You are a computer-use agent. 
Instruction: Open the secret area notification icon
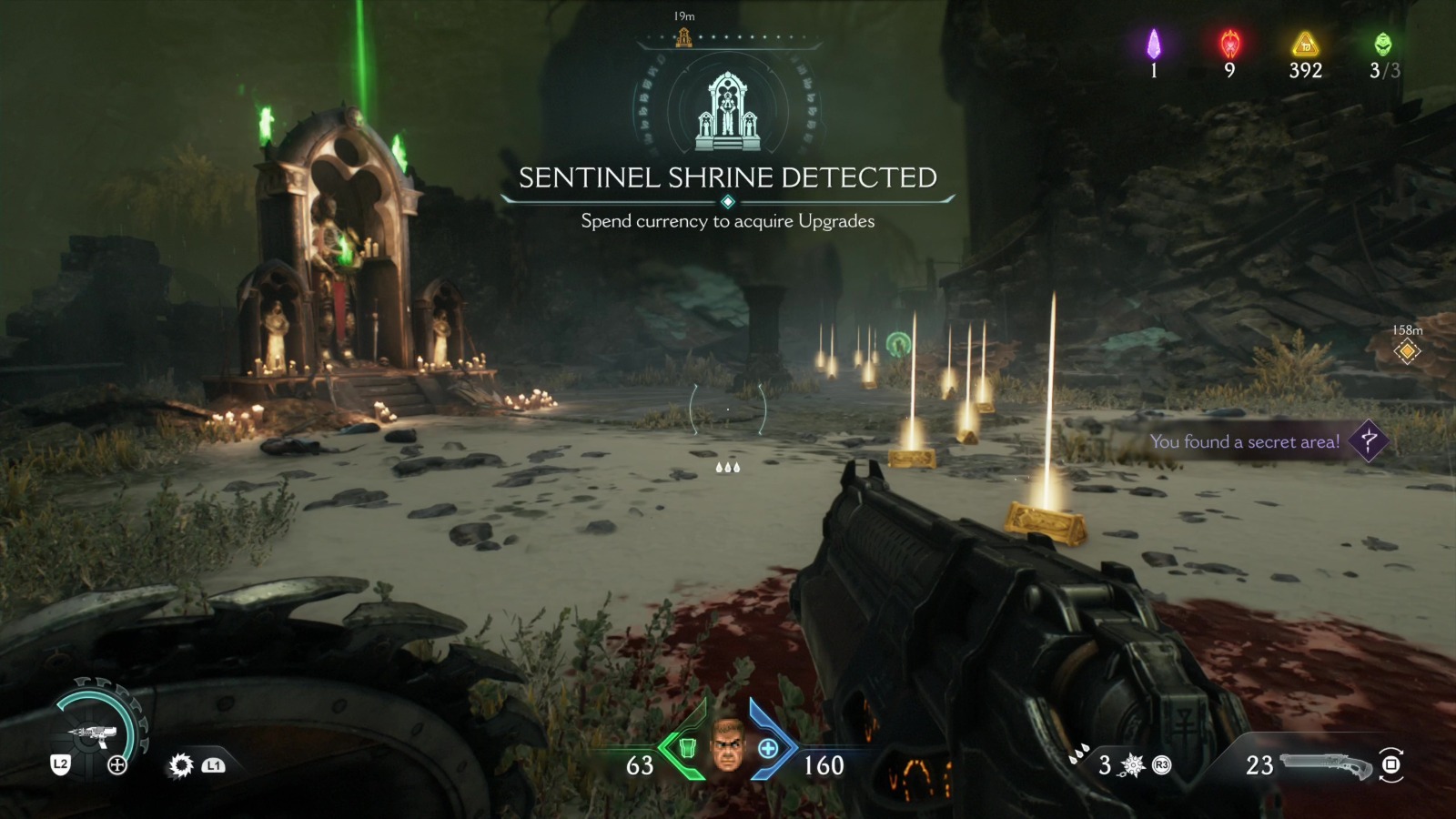pos(1368,441)
